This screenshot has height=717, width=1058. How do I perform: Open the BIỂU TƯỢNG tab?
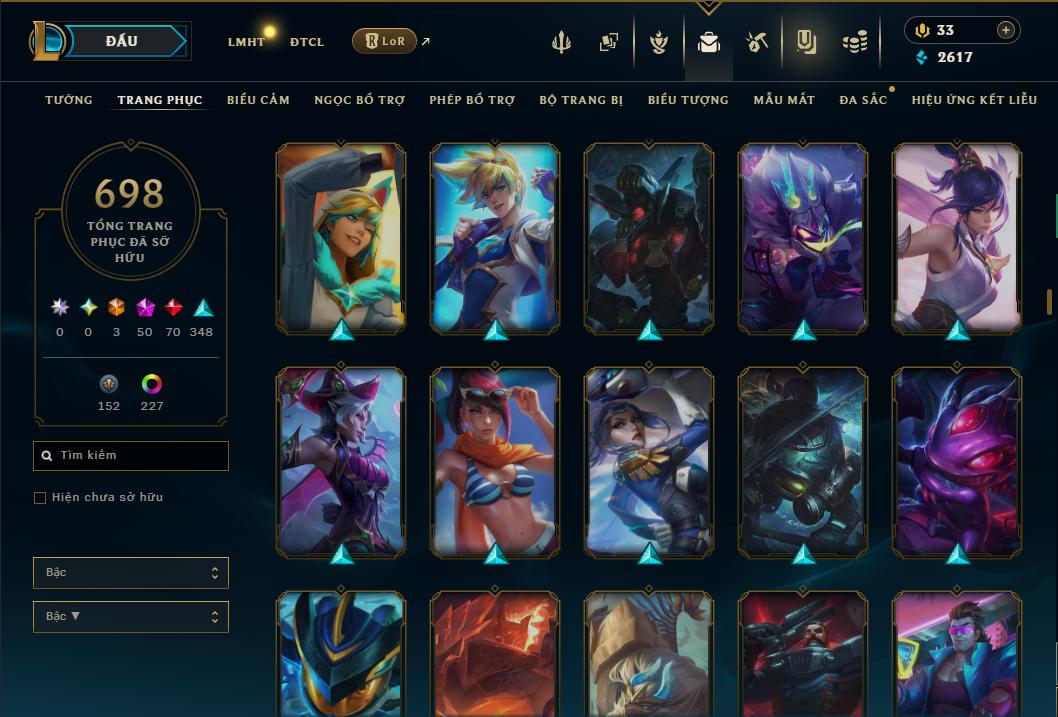(x=688, y=100)
